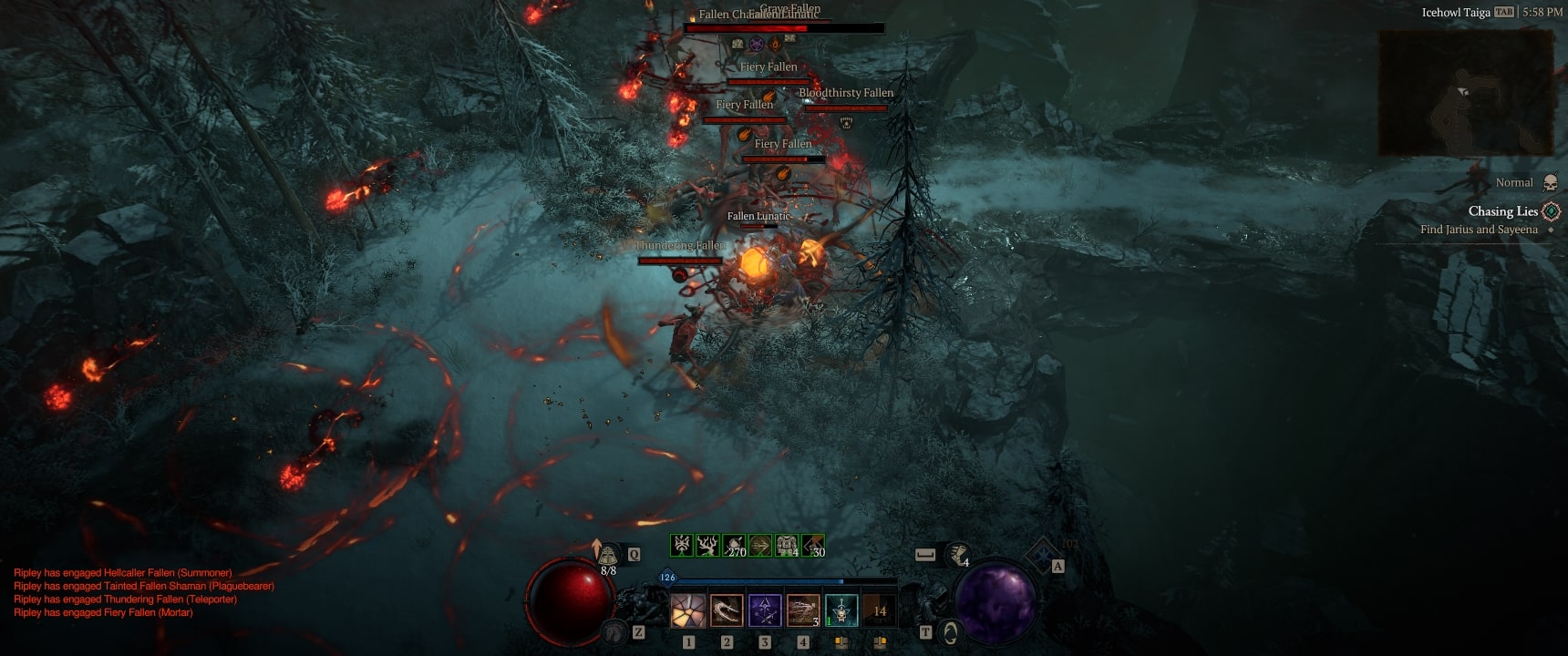The image size is (1568, 656).
Task: Inspect the buff icon showing 30
Action: coord(813,545)
